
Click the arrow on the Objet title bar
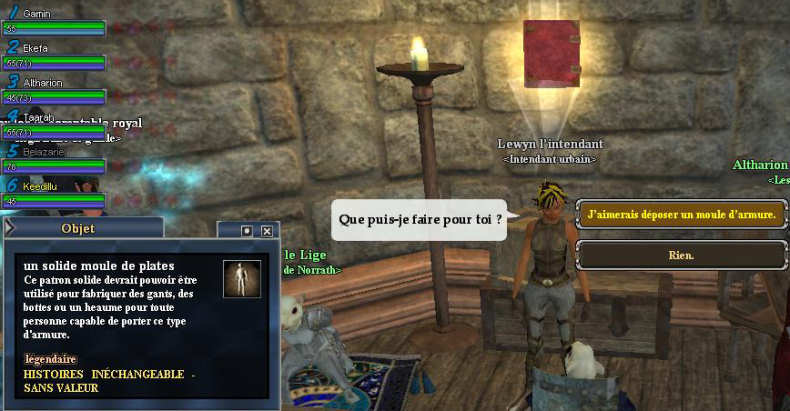11,230
